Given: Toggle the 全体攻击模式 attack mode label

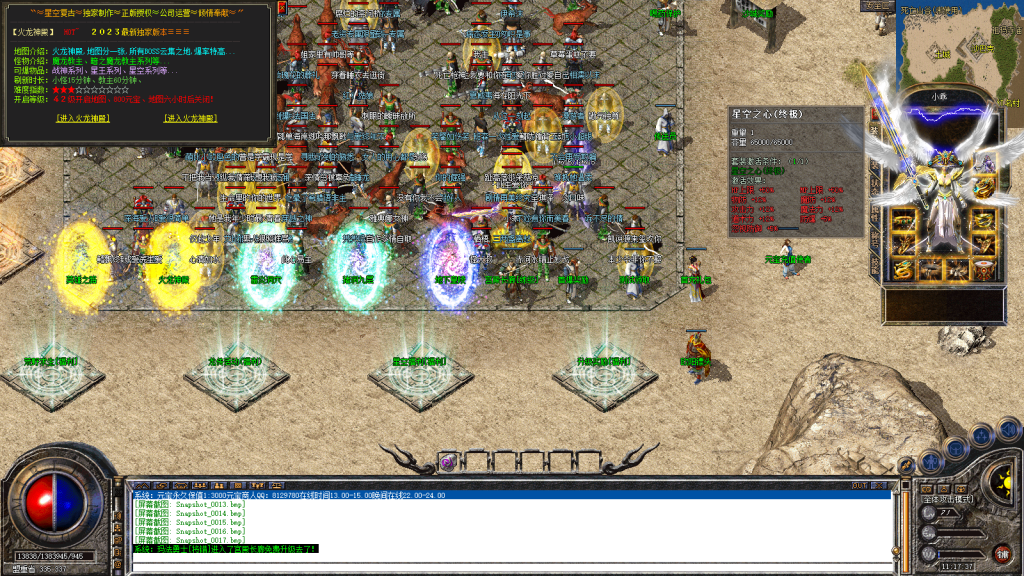Looking at the screenshot, I should click(949, 498).
